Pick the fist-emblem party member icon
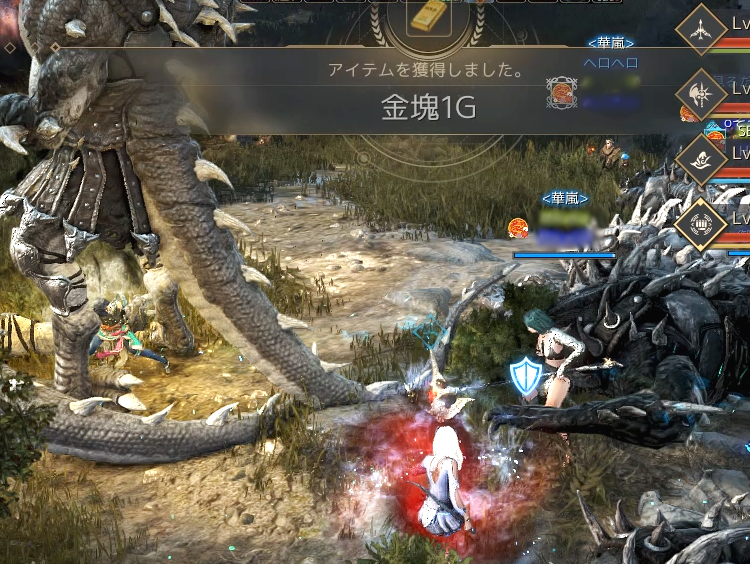This screenshot has width=750, height=564. (x=701, y=223)
